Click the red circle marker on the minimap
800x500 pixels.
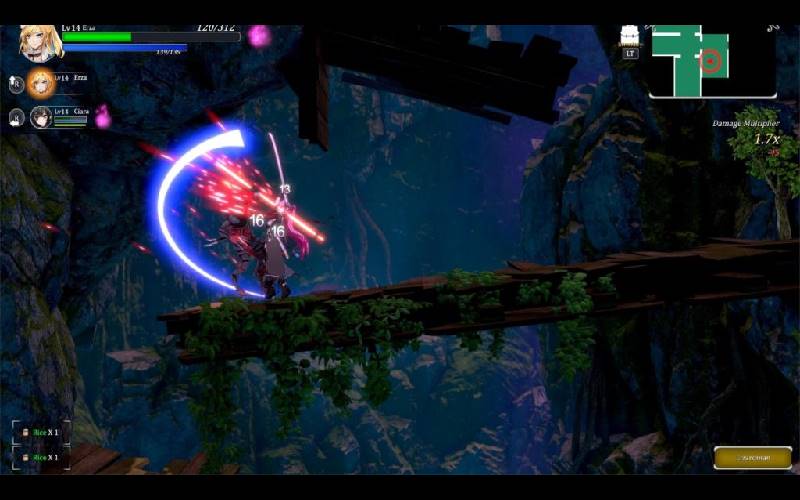coord(711,61)
